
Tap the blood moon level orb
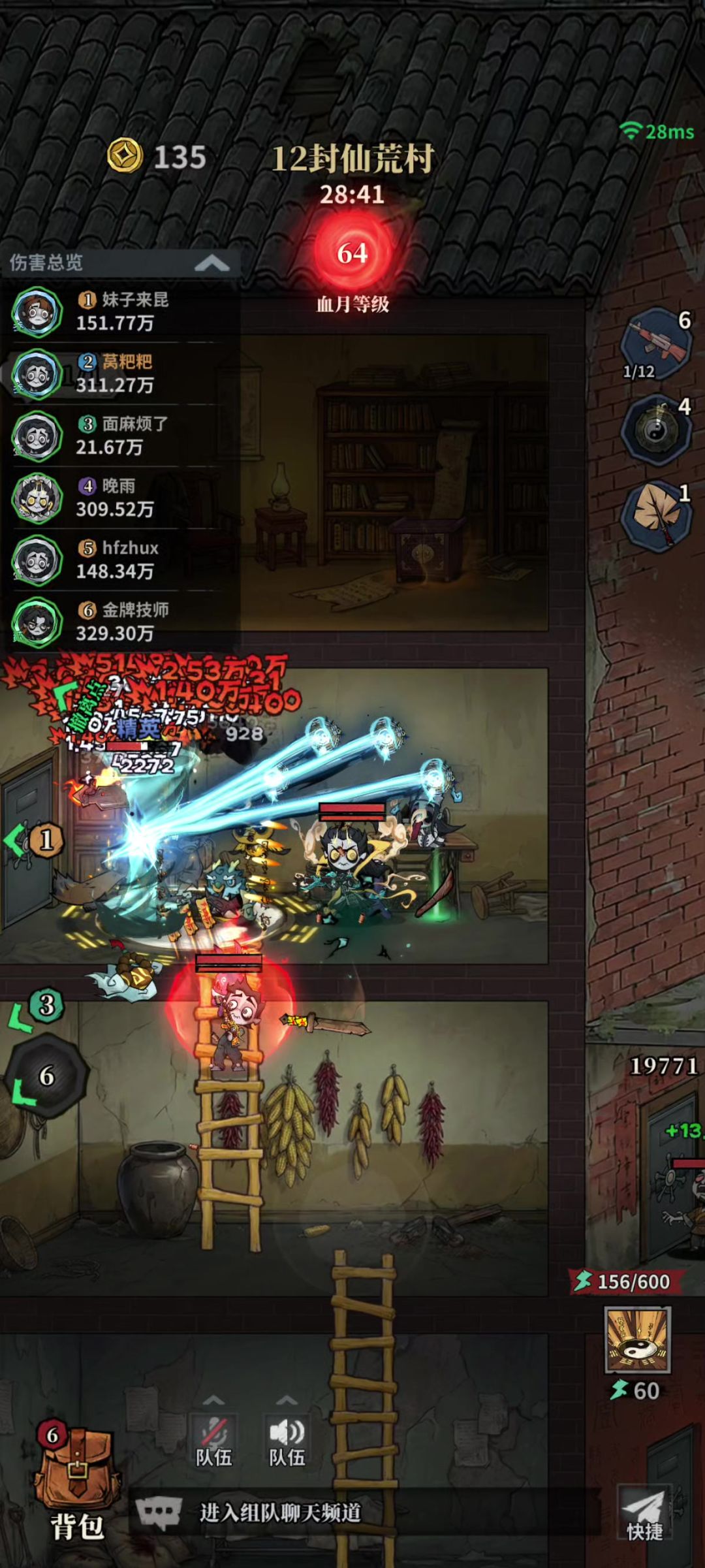click(352, 253)
